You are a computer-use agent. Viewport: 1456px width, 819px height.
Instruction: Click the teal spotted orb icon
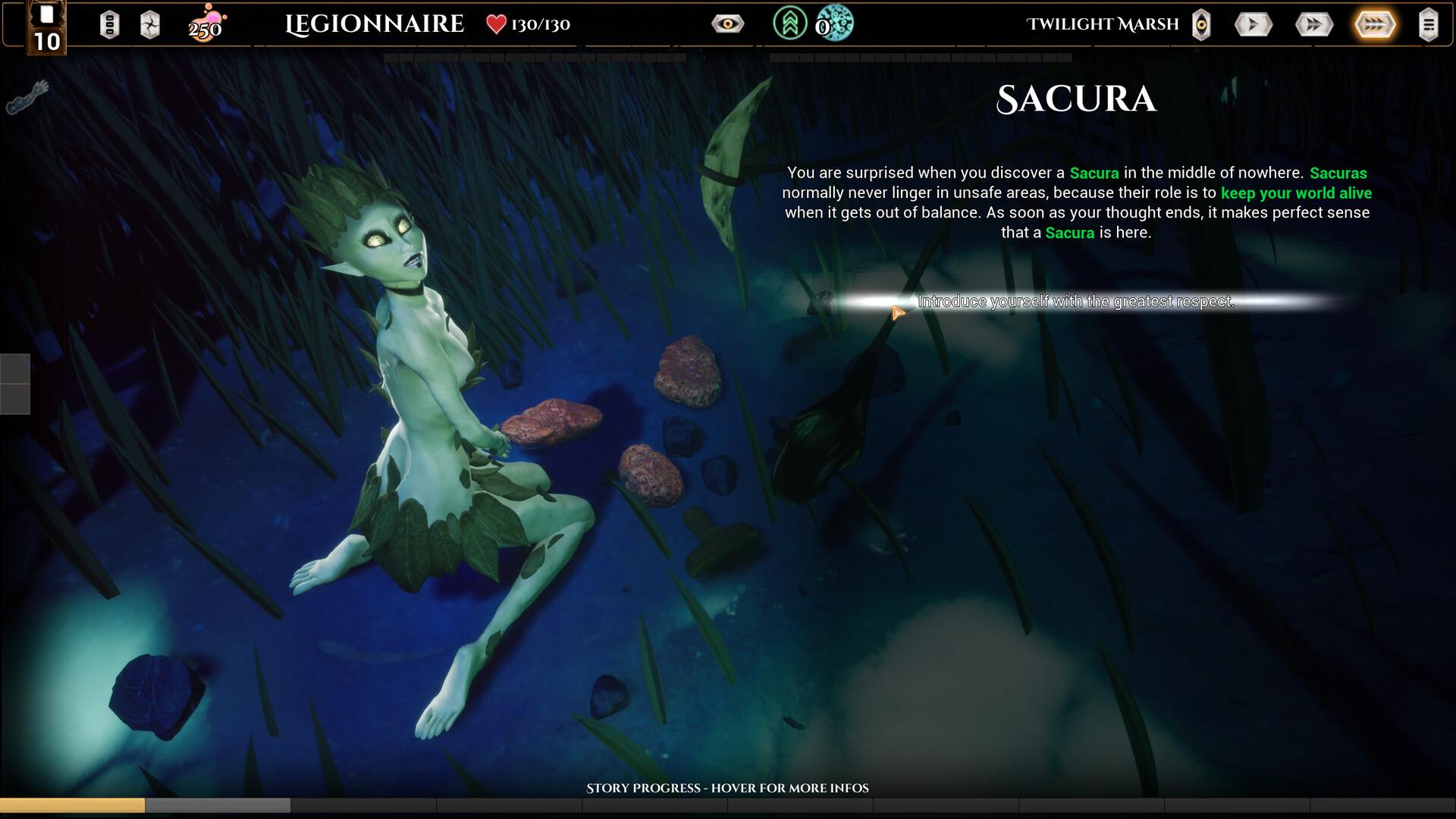(x=836, y=24)
